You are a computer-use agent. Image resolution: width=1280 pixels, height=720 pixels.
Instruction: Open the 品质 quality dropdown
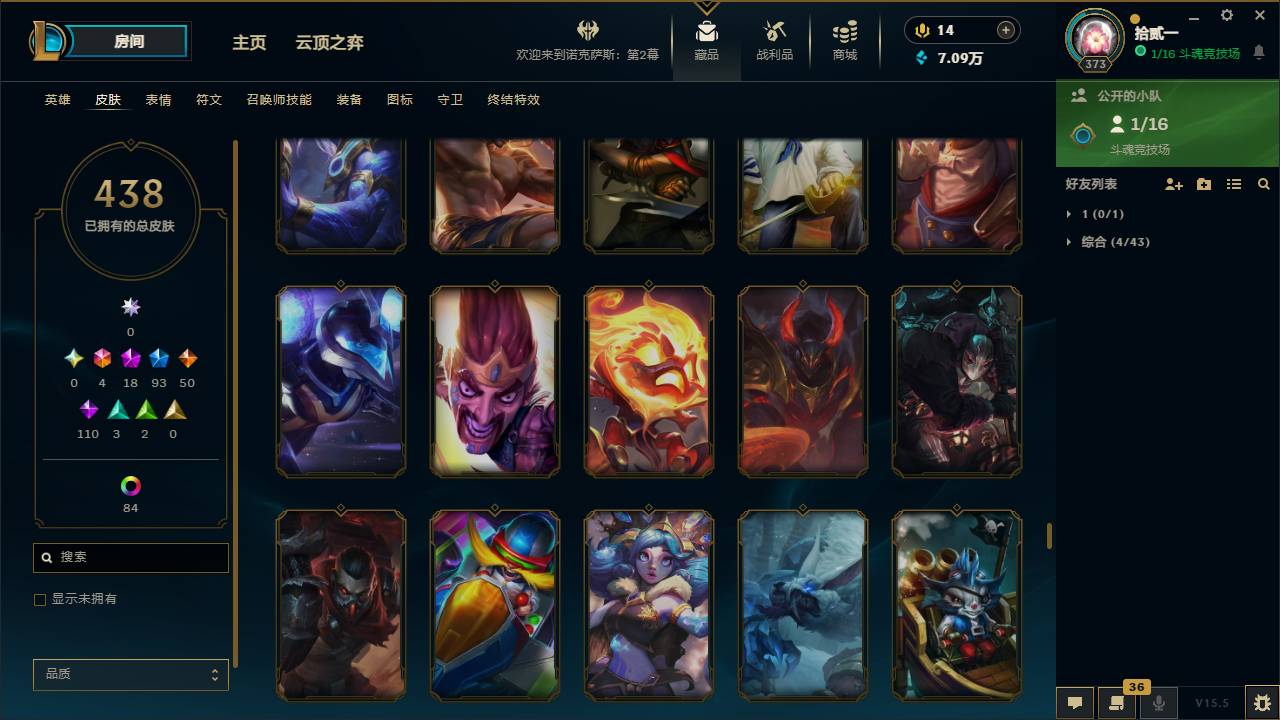point(130,674)
